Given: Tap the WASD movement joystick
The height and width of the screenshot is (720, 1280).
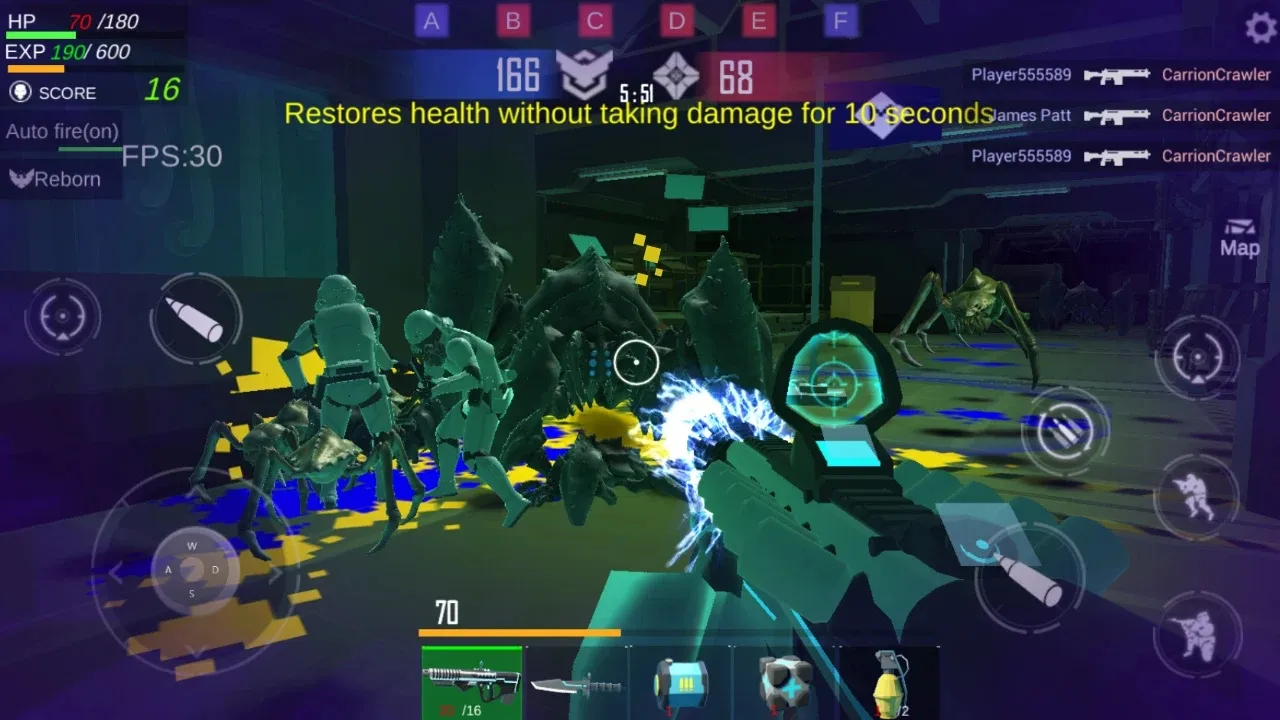Looking at the screenshot, I should pos(191,570).
